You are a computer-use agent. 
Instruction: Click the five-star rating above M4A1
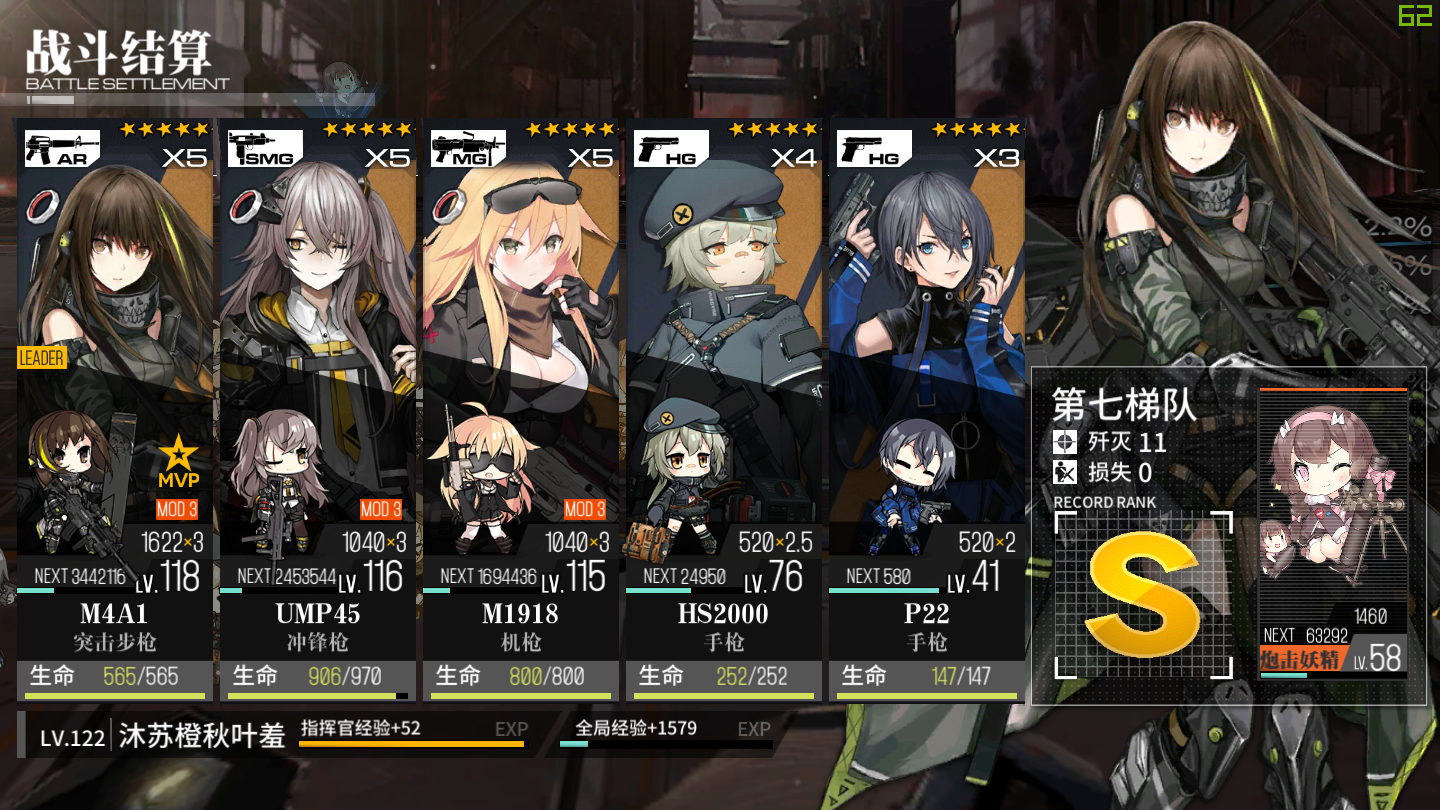(x=165, y=127)
